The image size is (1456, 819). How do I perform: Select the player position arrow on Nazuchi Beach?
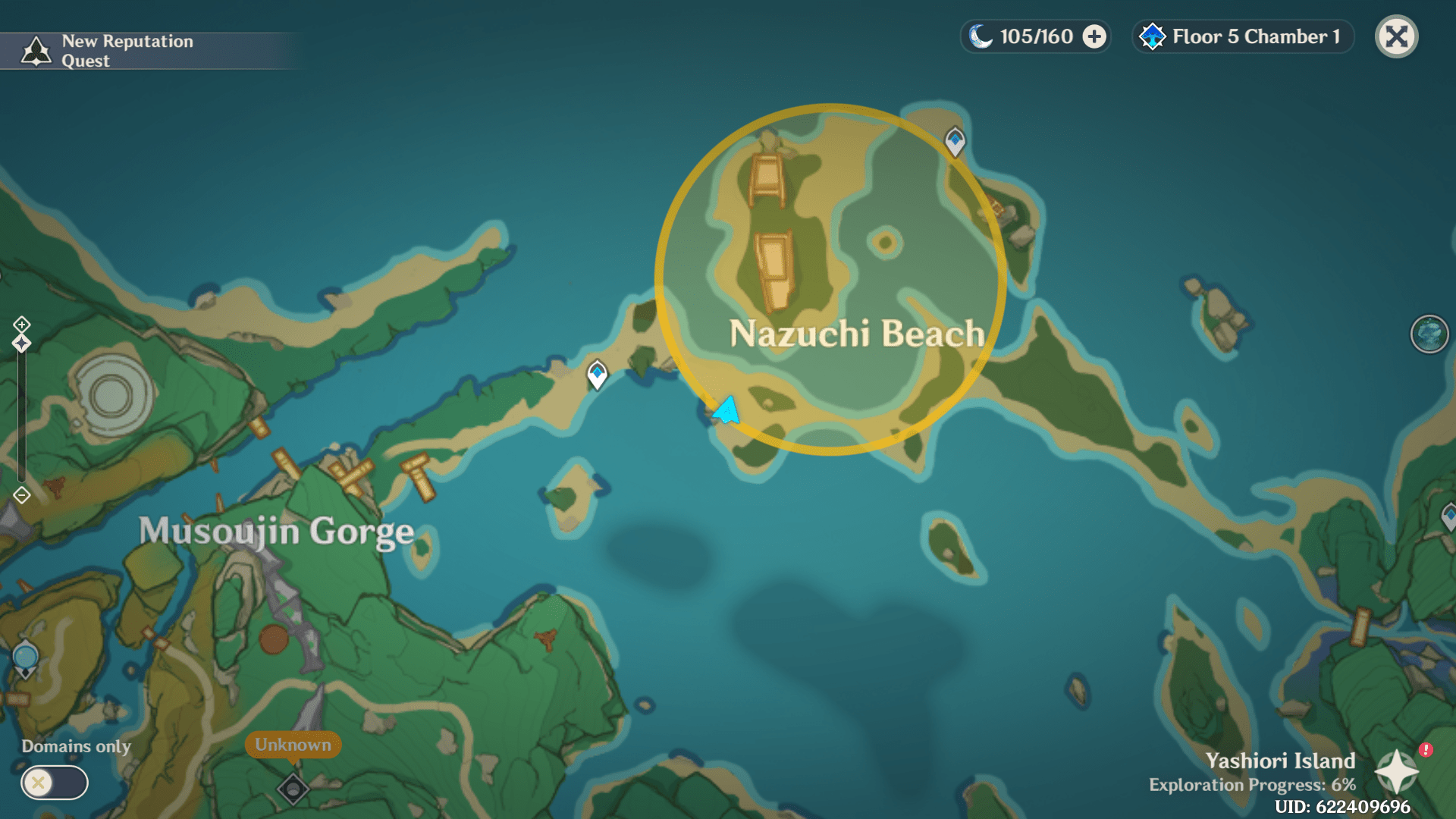click(724, 409)
